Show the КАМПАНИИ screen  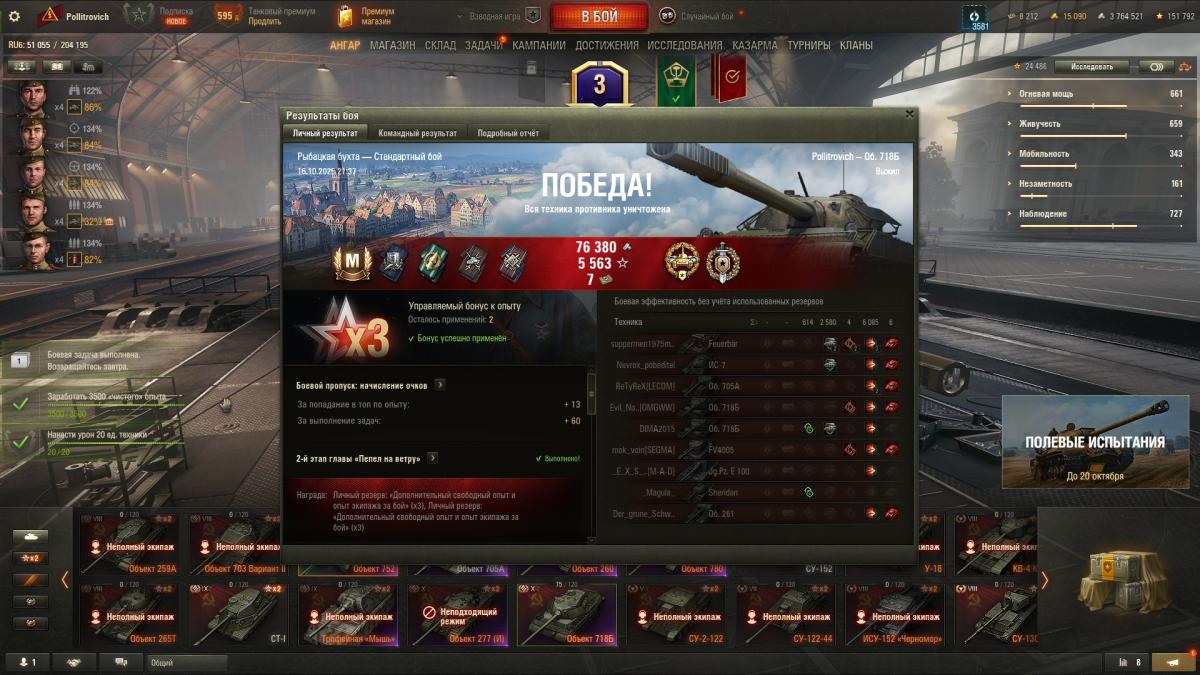click(539, 45)
